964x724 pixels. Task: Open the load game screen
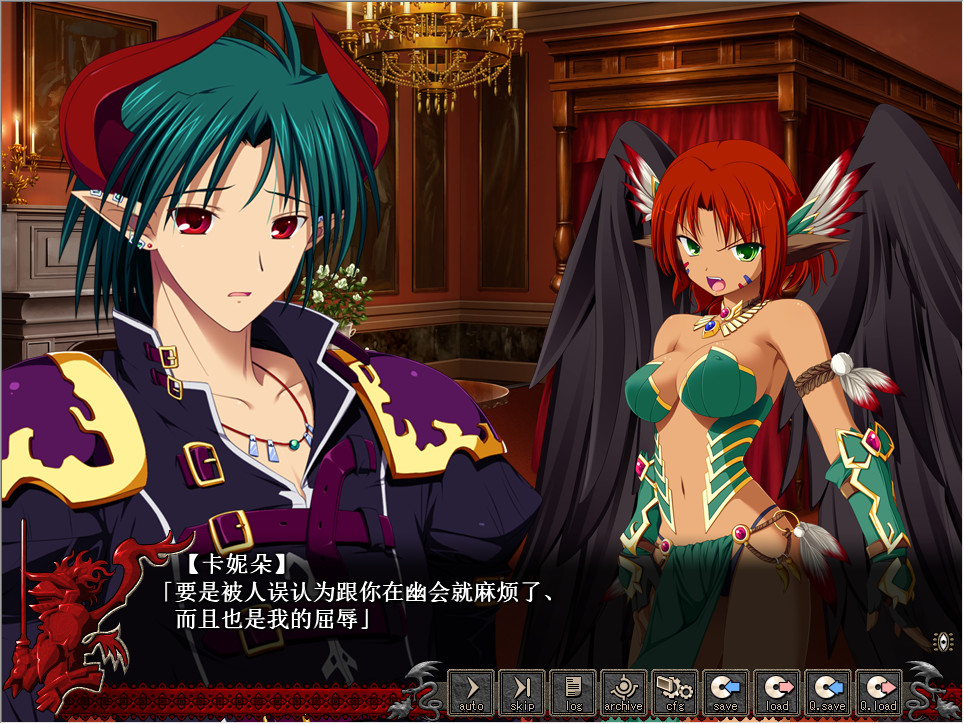(x=777, y=692)
